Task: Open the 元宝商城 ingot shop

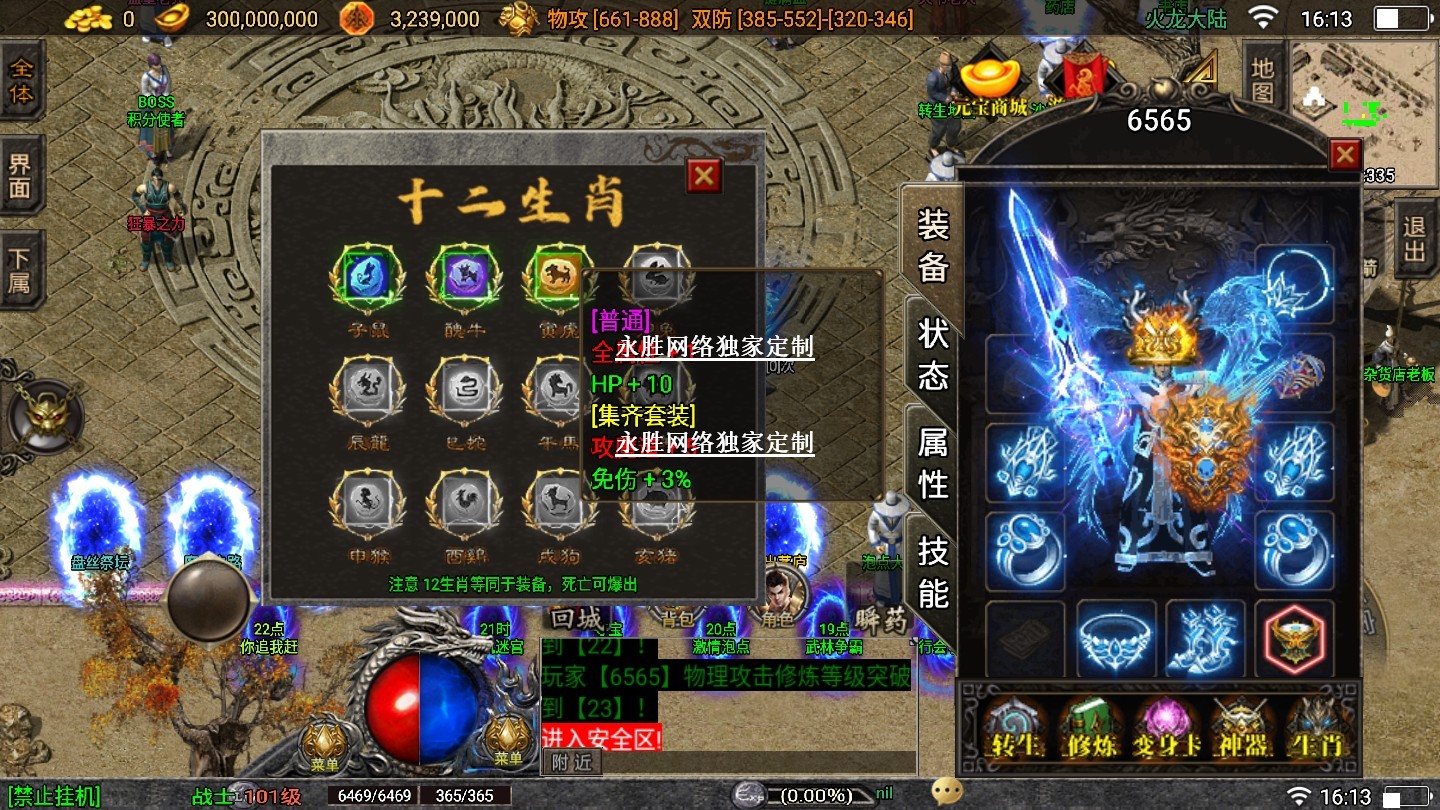Action: point(989,88)
